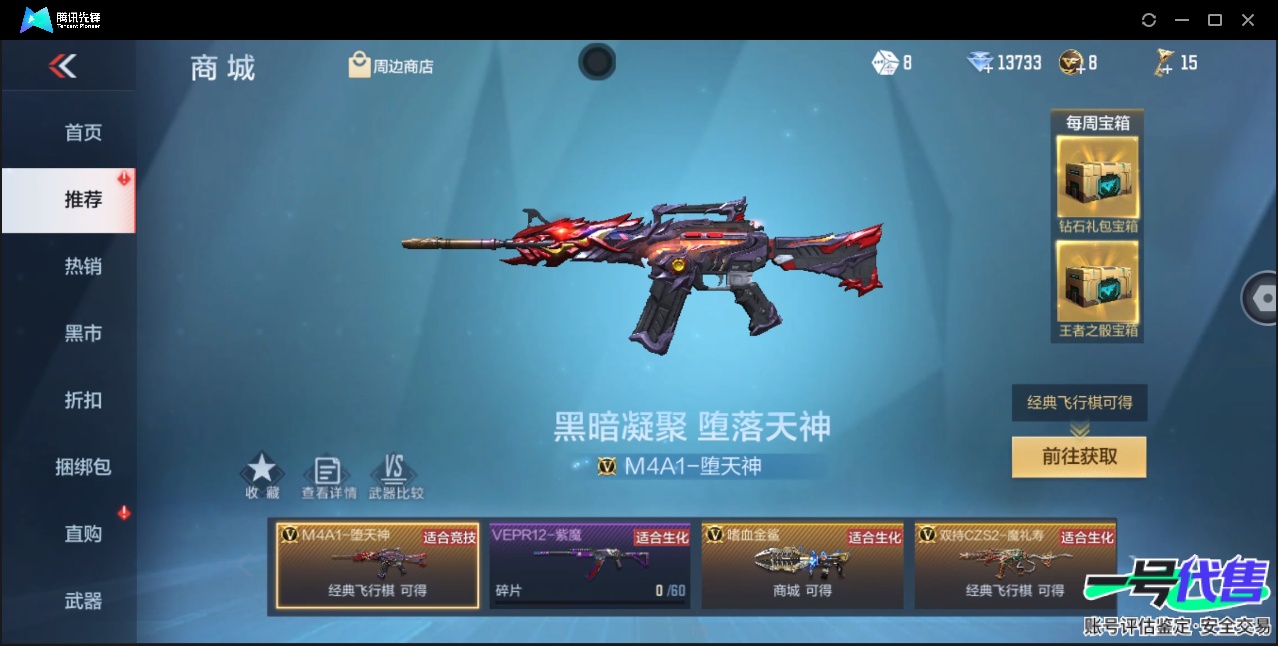View weapon details with 查看详情
The width and height of the screenshot is (1278, 646).
[328, 476]
